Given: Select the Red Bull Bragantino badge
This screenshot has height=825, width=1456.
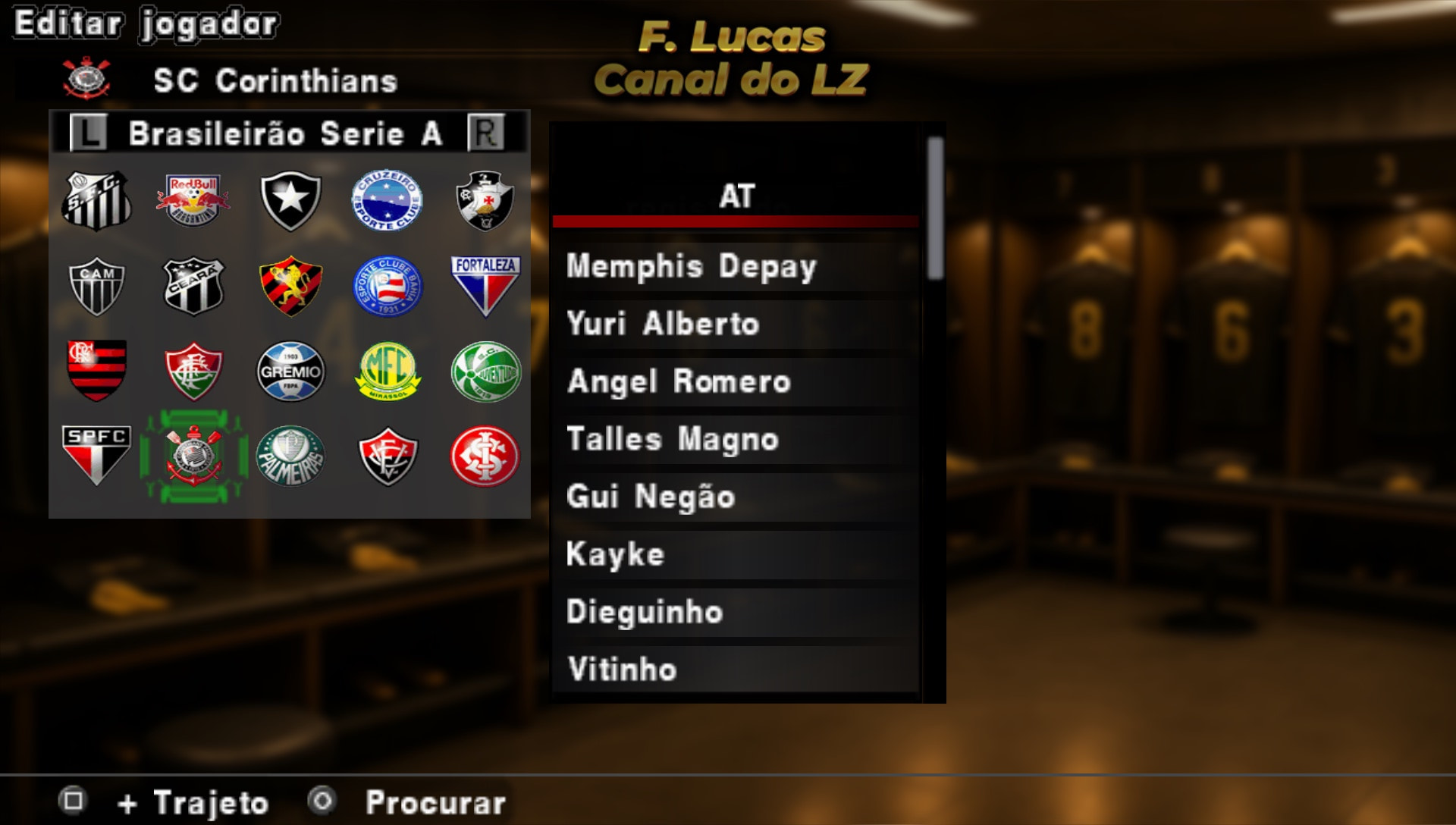Looking at the screenshot, I should click(x=193, y=199).
